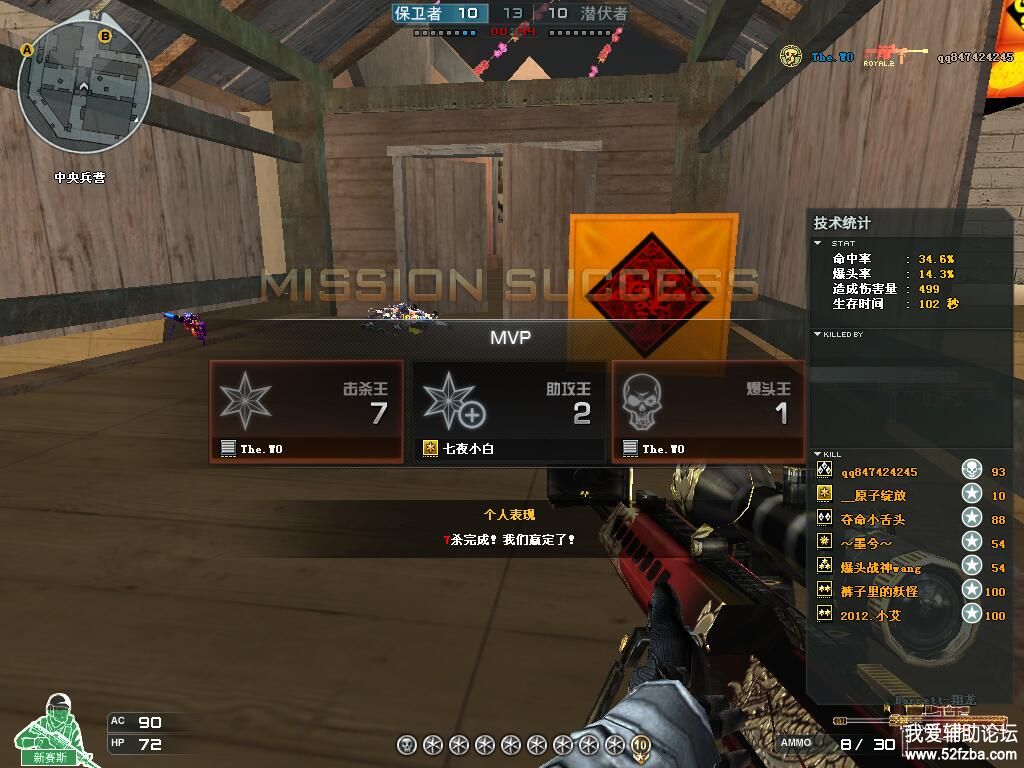Click the 新赛斯 character portrait

[x=52, y=728]
